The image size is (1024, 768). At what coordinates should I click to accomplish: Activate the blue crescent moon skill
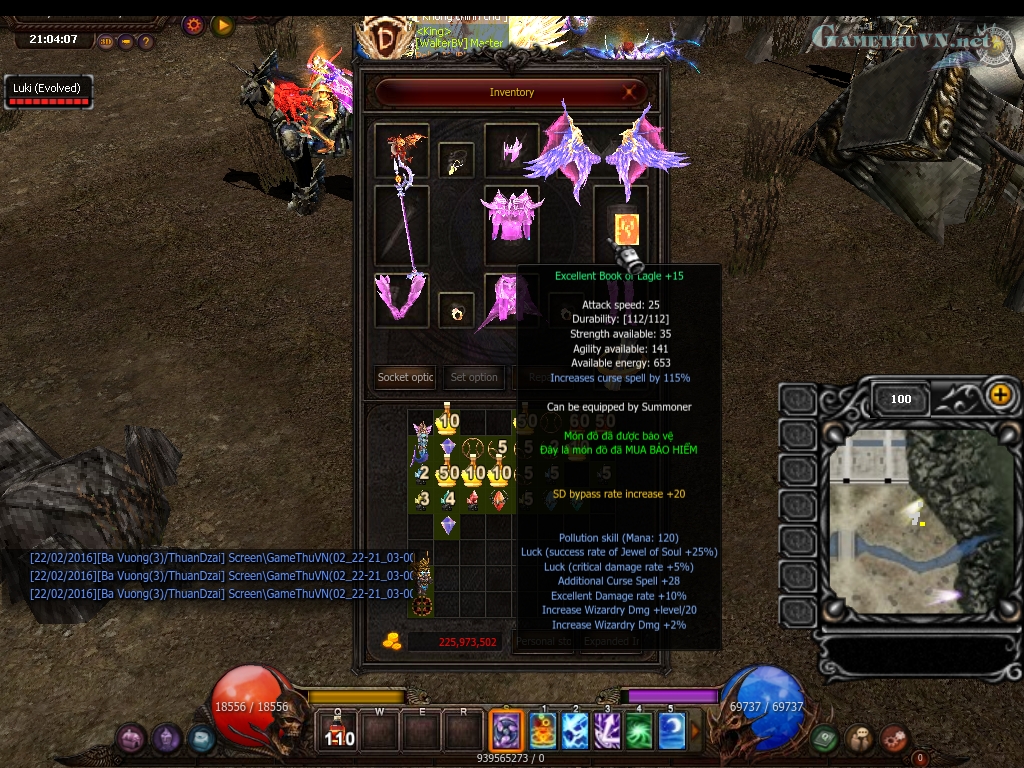point(672,731)
